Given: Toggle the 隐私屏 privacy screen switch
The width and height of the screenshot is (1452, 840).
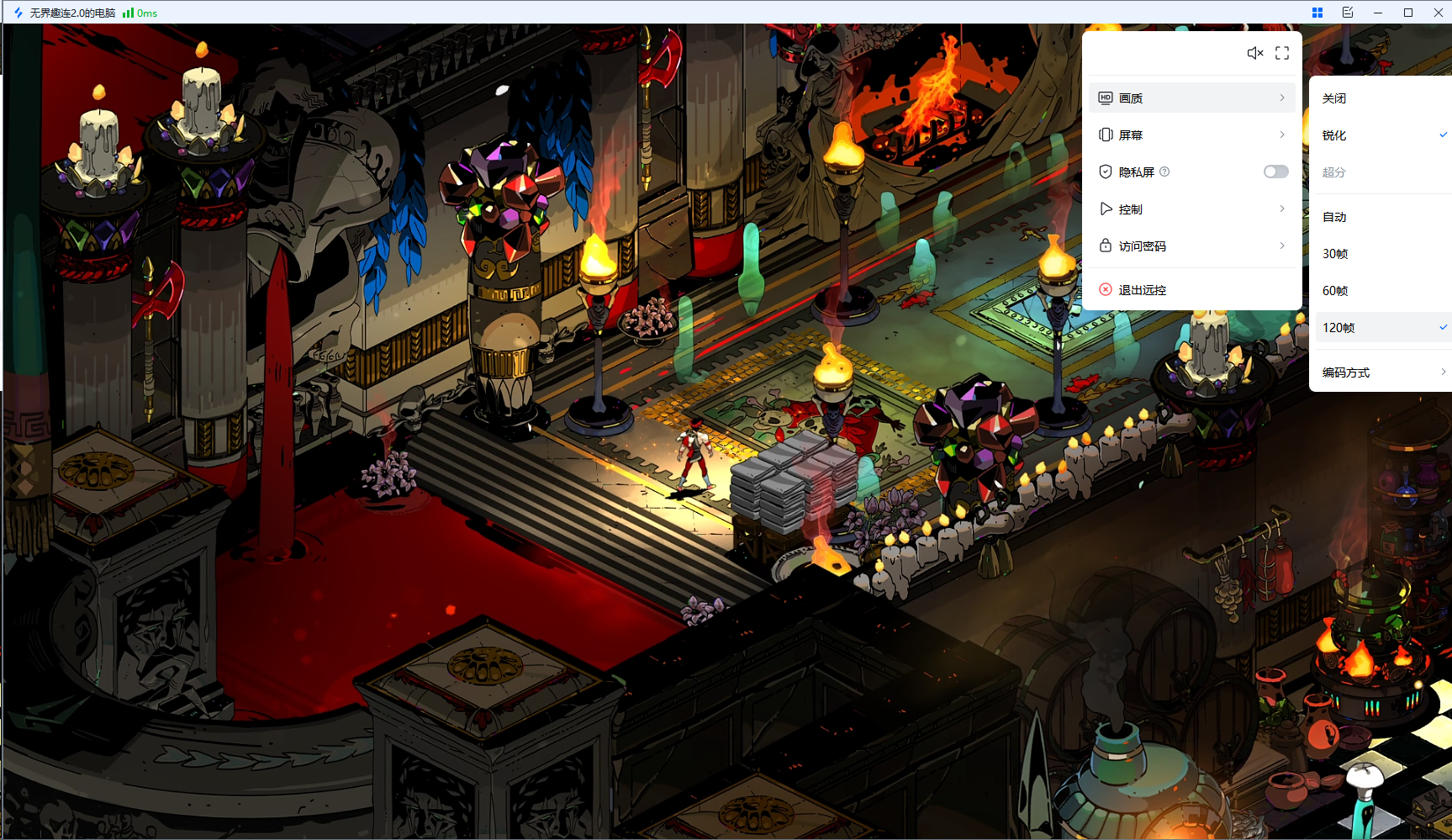Looking at the screenshot, I should pyautogui.click(x=1275, y=172).
